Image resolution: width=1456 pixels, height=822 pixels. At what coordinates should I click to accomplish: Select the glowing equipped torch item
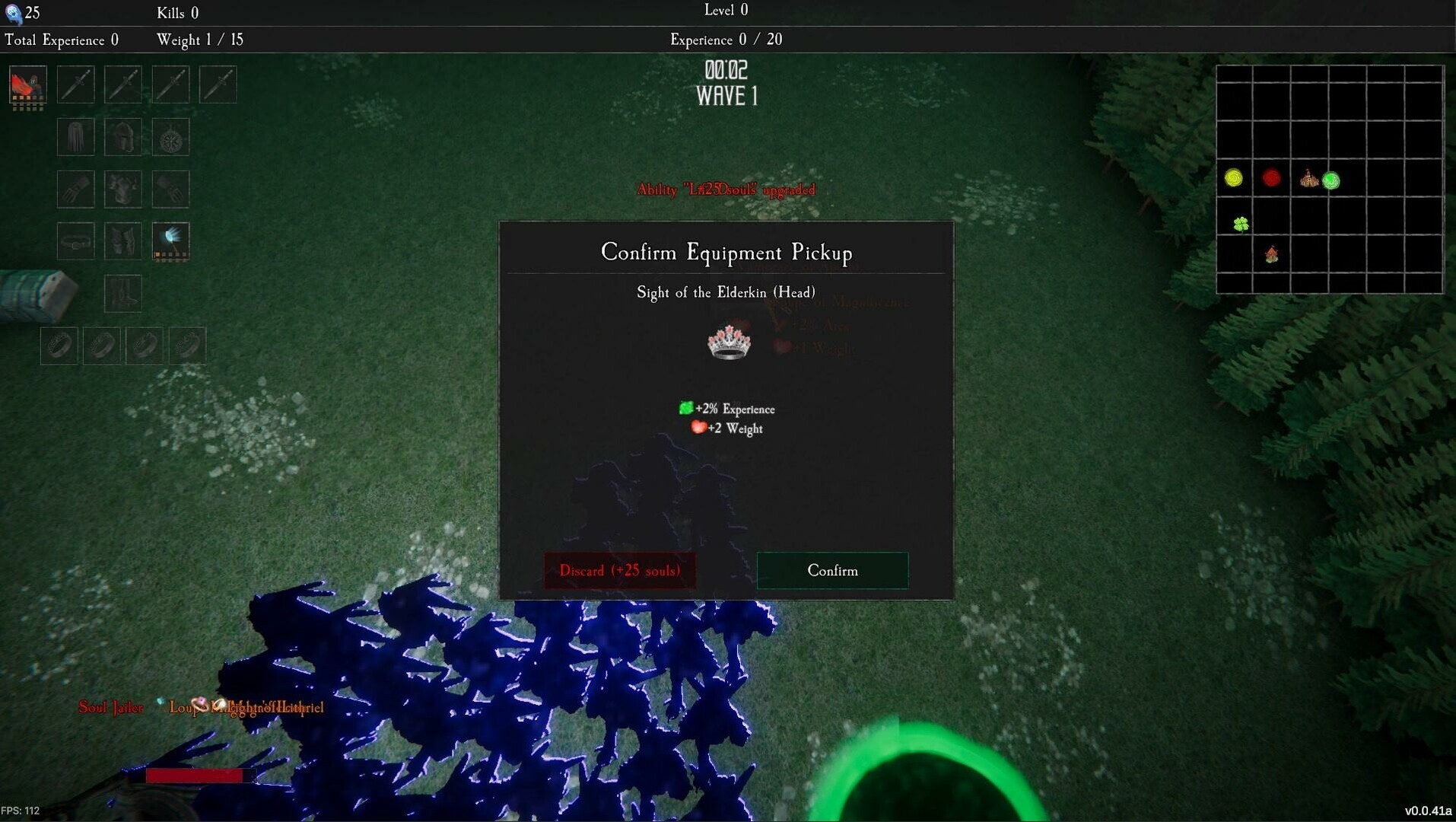click(170, 241)
